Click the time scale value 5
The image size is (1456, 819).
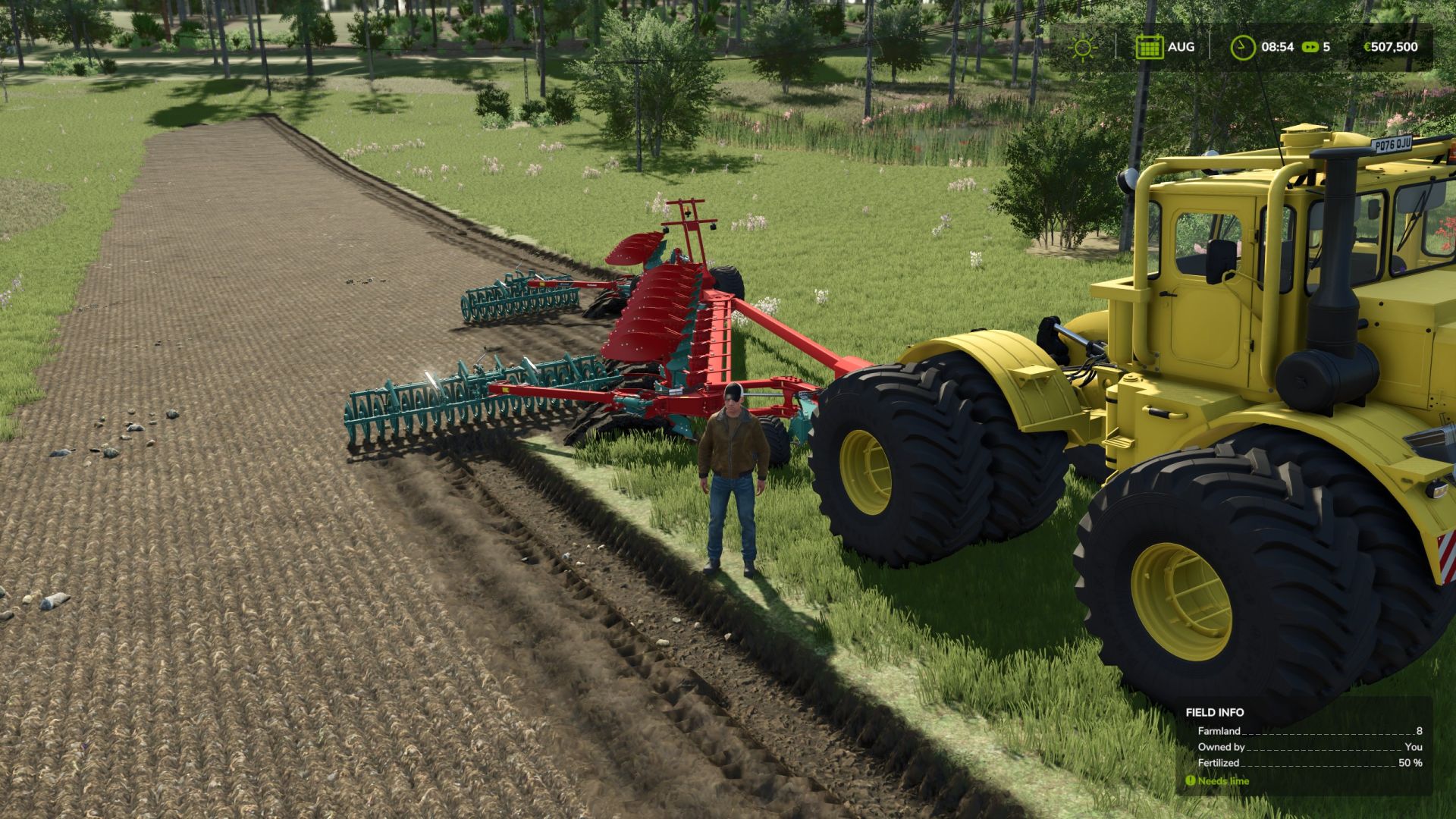pyautogui.click(x=1327, y=47)
